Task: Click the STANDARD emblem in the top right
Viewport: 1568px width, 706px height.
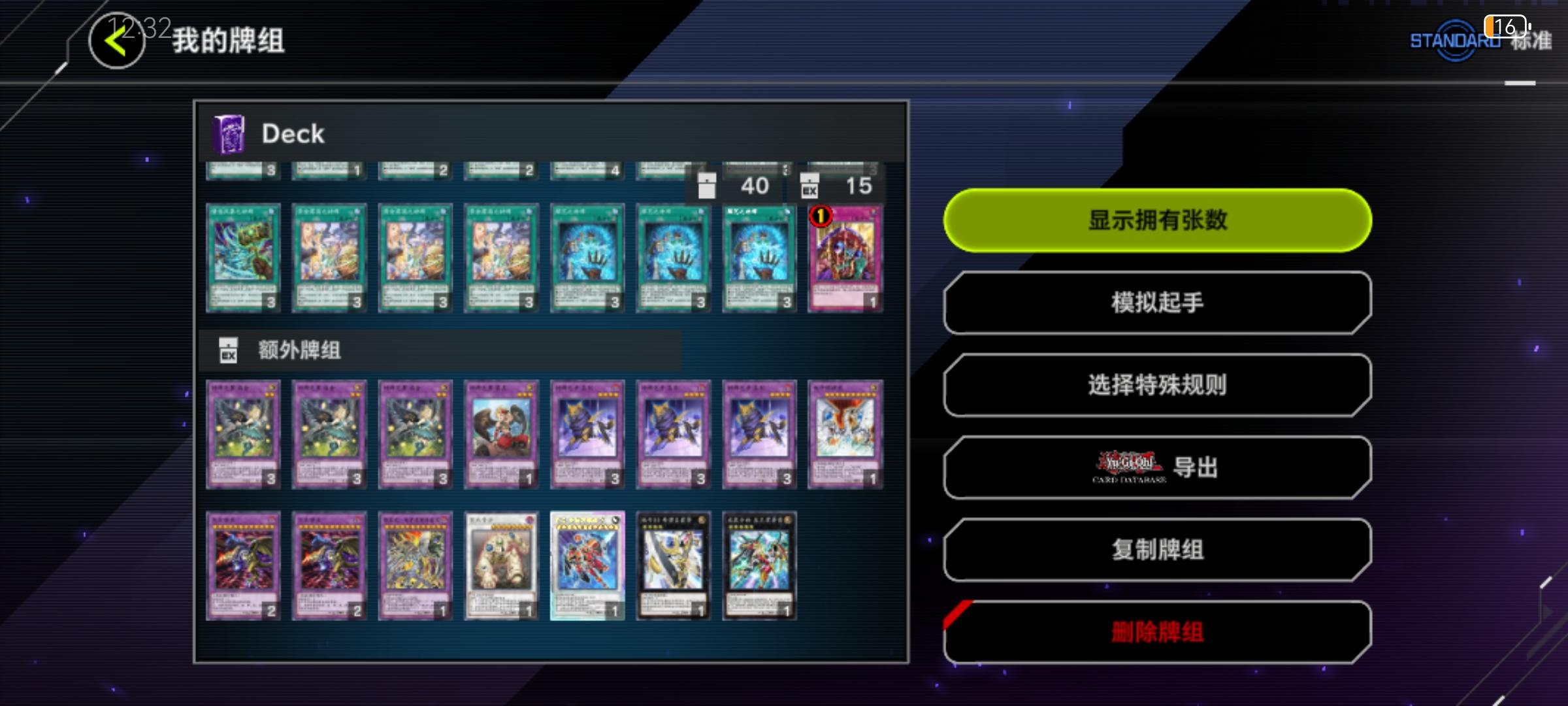Action: (x=1452, y=41)
